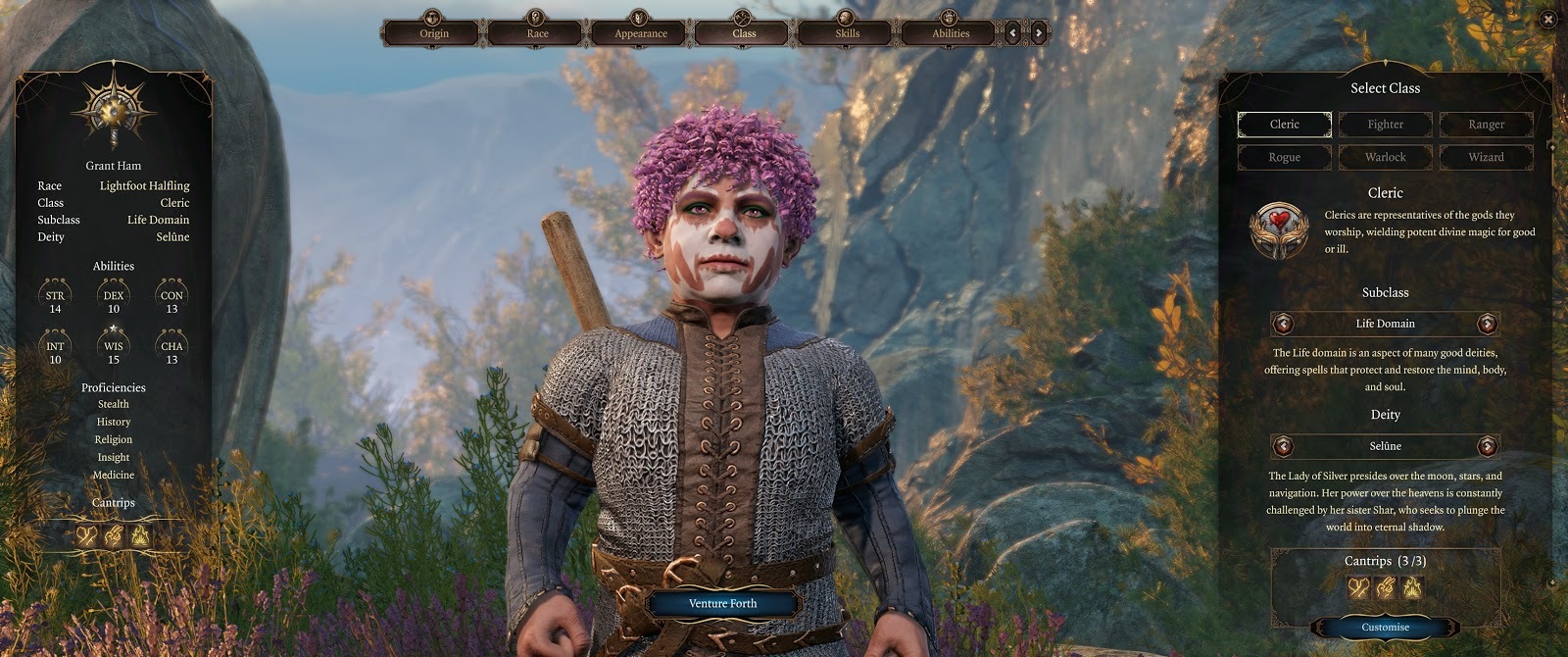Select the Skills tab
The image size is (1568, 657).
point(847,32)
